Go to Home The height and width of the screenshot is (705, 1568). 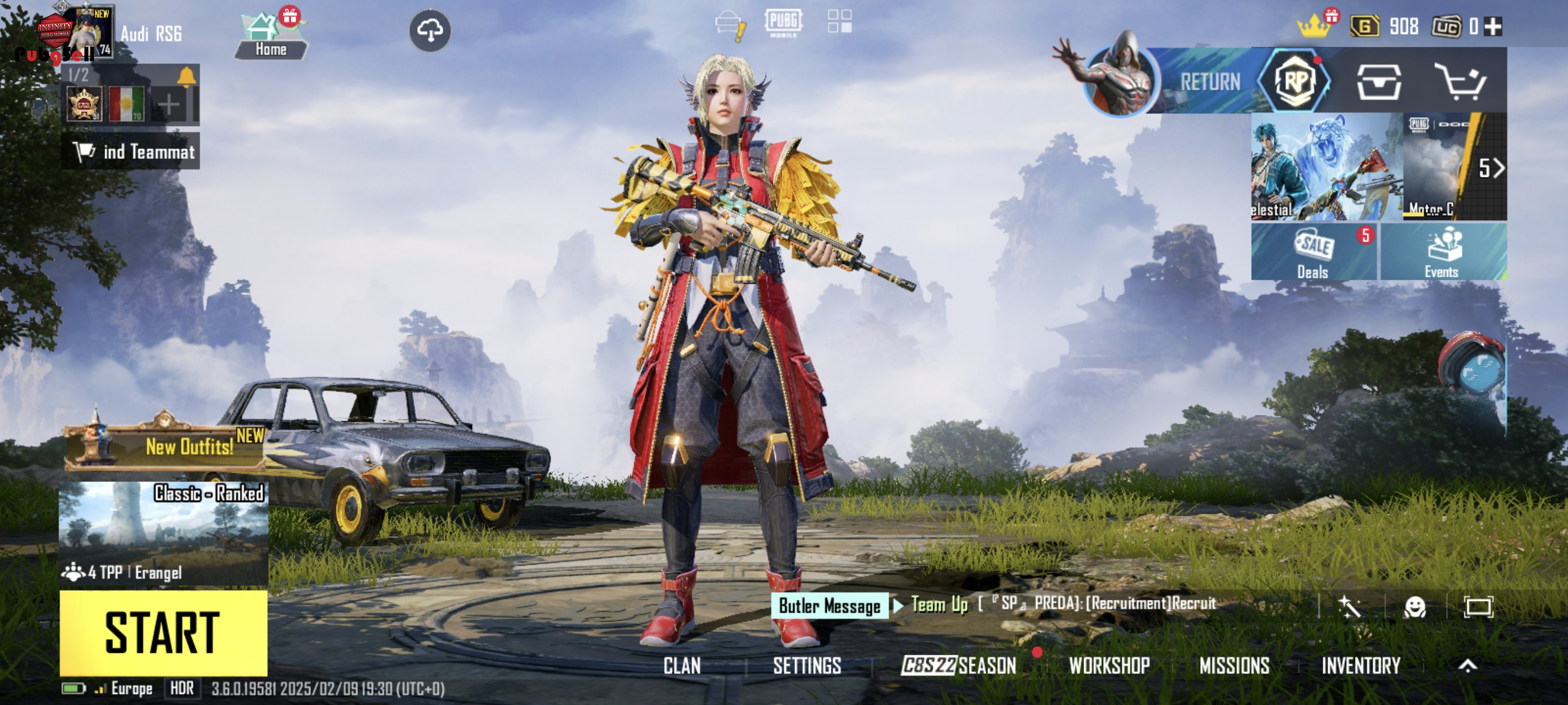(270, 36)
